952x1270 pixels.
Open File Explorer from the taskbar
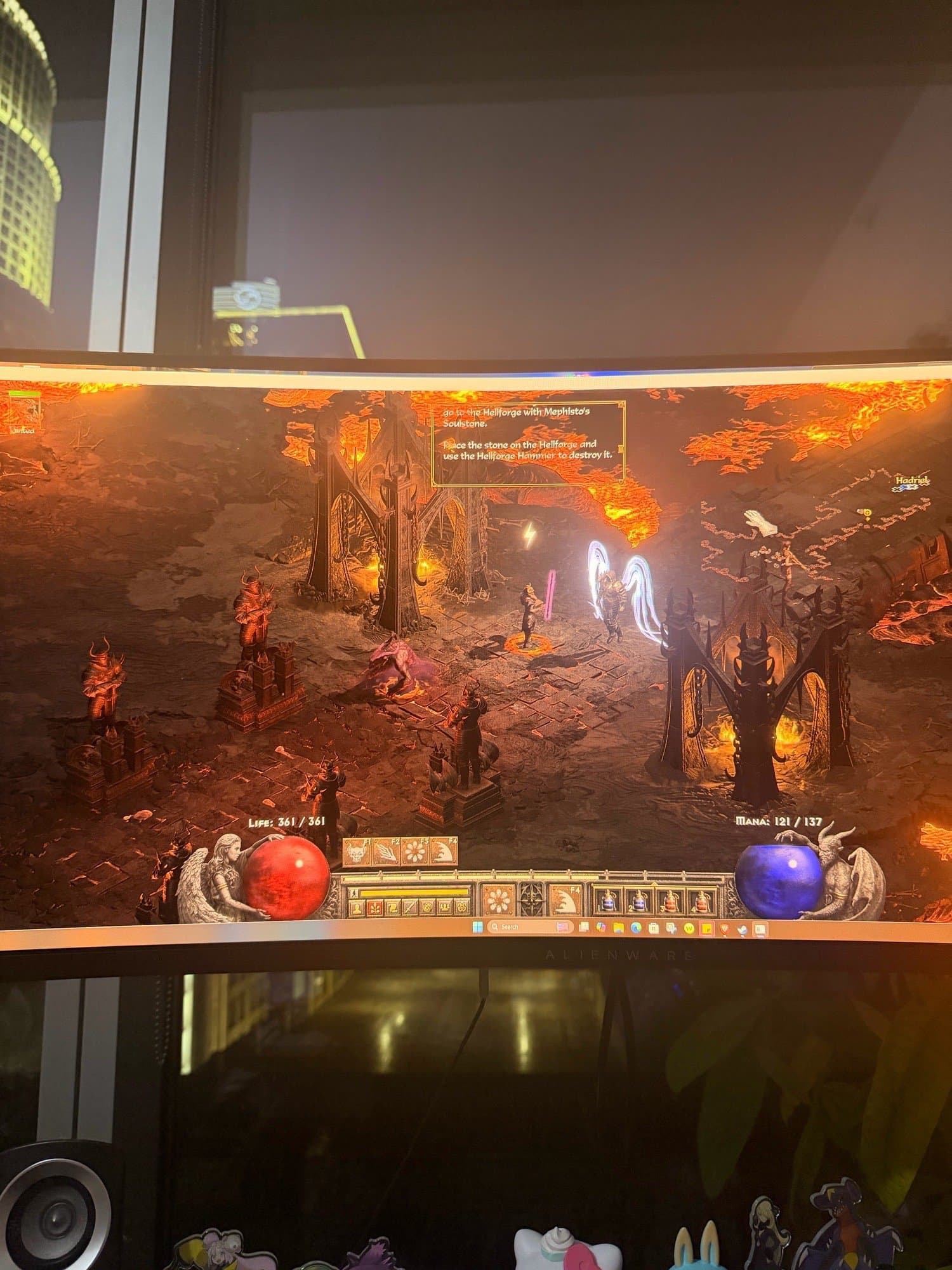(618, 928)
